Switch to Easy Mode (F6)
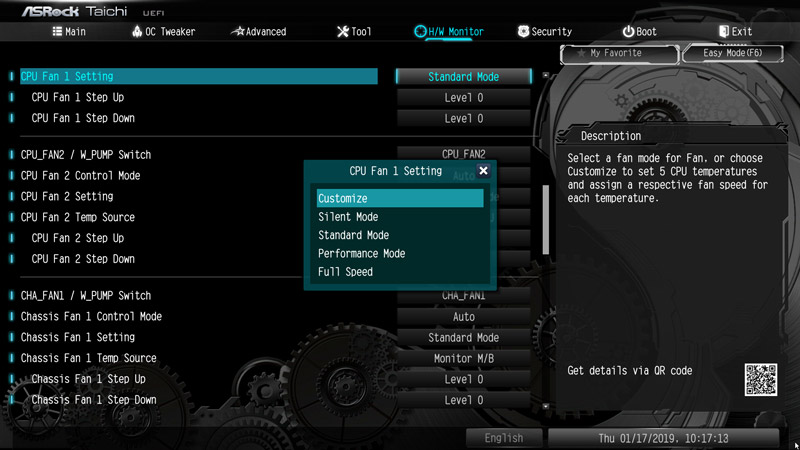The height and width of the screenshot is (450, 800). click(x=732, y=53)
